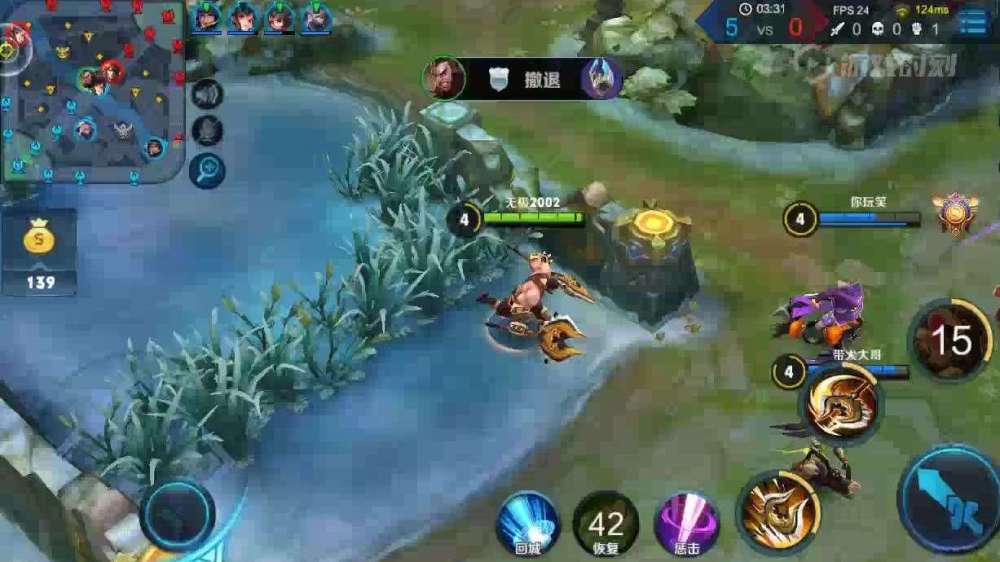The width and height of the screenshot is (1000, 562).
Task: Toggle the speaker voice button
Action: coord(207,94)
